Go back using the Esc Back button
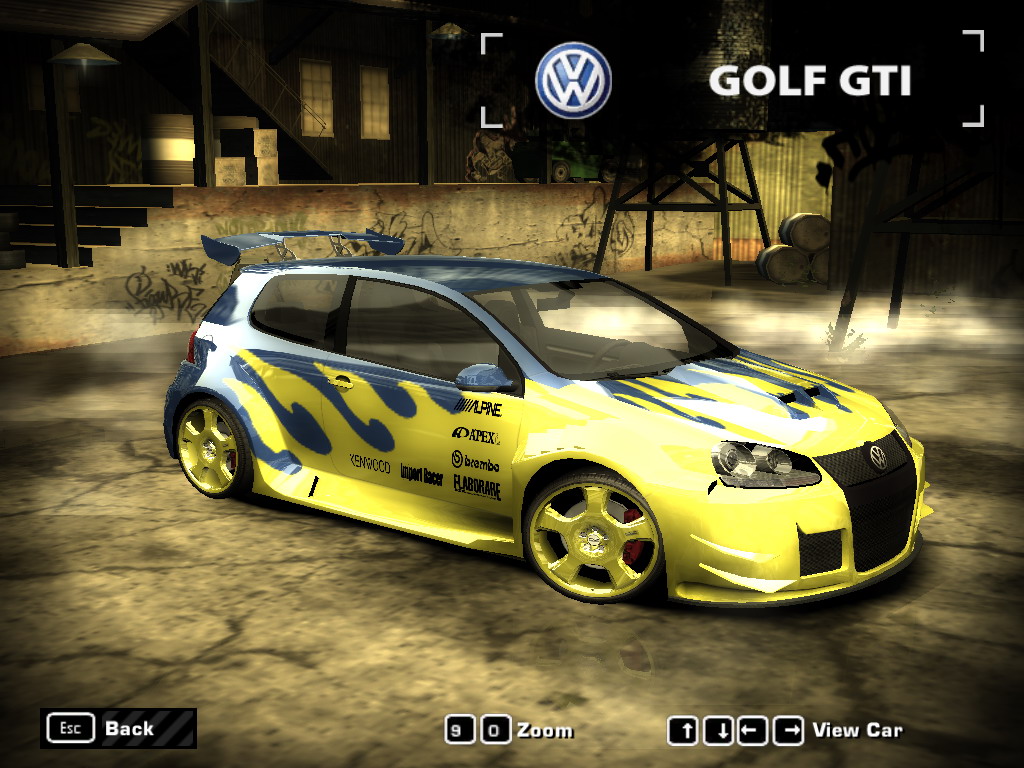The width and height of the screenshot is (1024, 768). click(118, 728)
